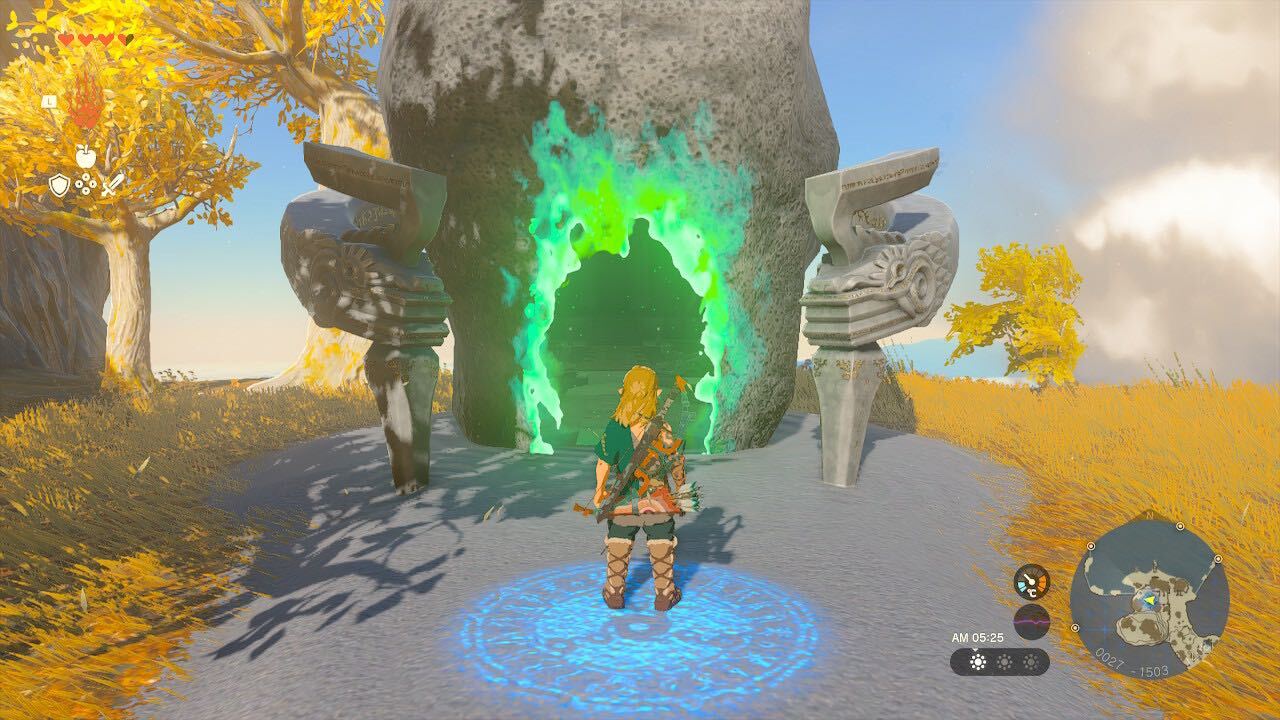The image size is (1280, 720).
Task: Select a shrine marker on the minimap rim
Action: pyautogui.click(x=1091, y=546)
